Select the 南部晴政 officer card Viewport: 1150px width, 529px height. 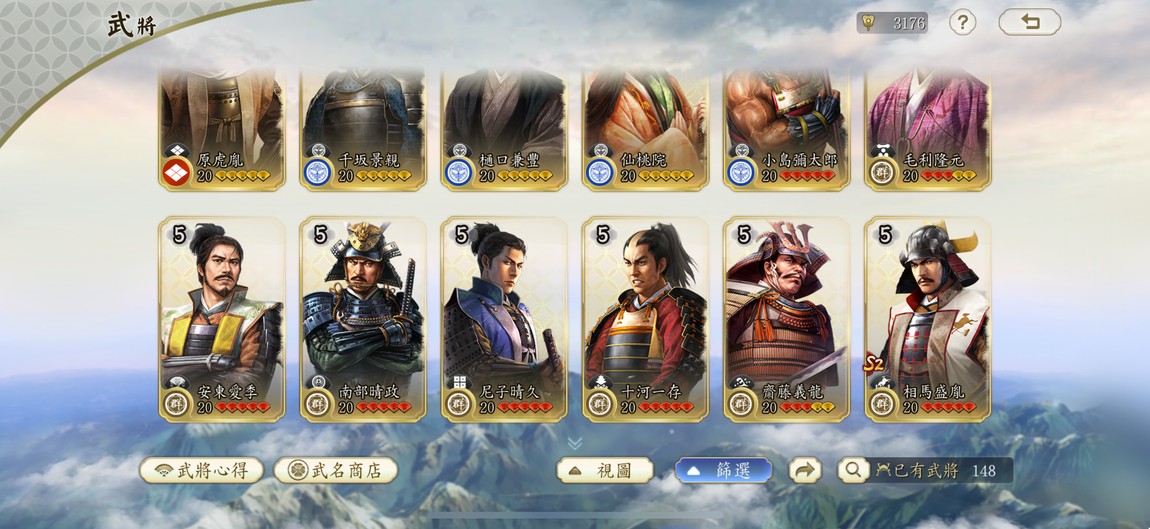[363, 318]
